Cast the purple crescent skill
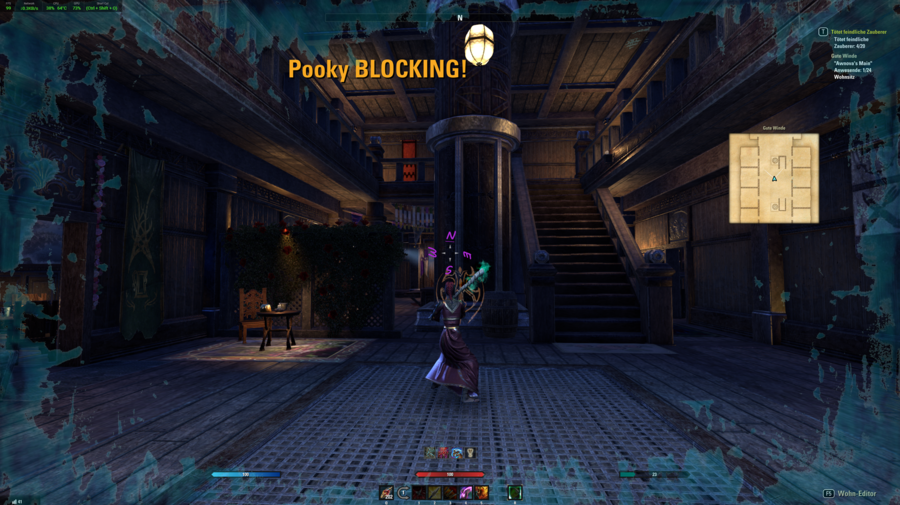This screenshot has width=900, height=505. pyautogui.click(x=466, y=492)
